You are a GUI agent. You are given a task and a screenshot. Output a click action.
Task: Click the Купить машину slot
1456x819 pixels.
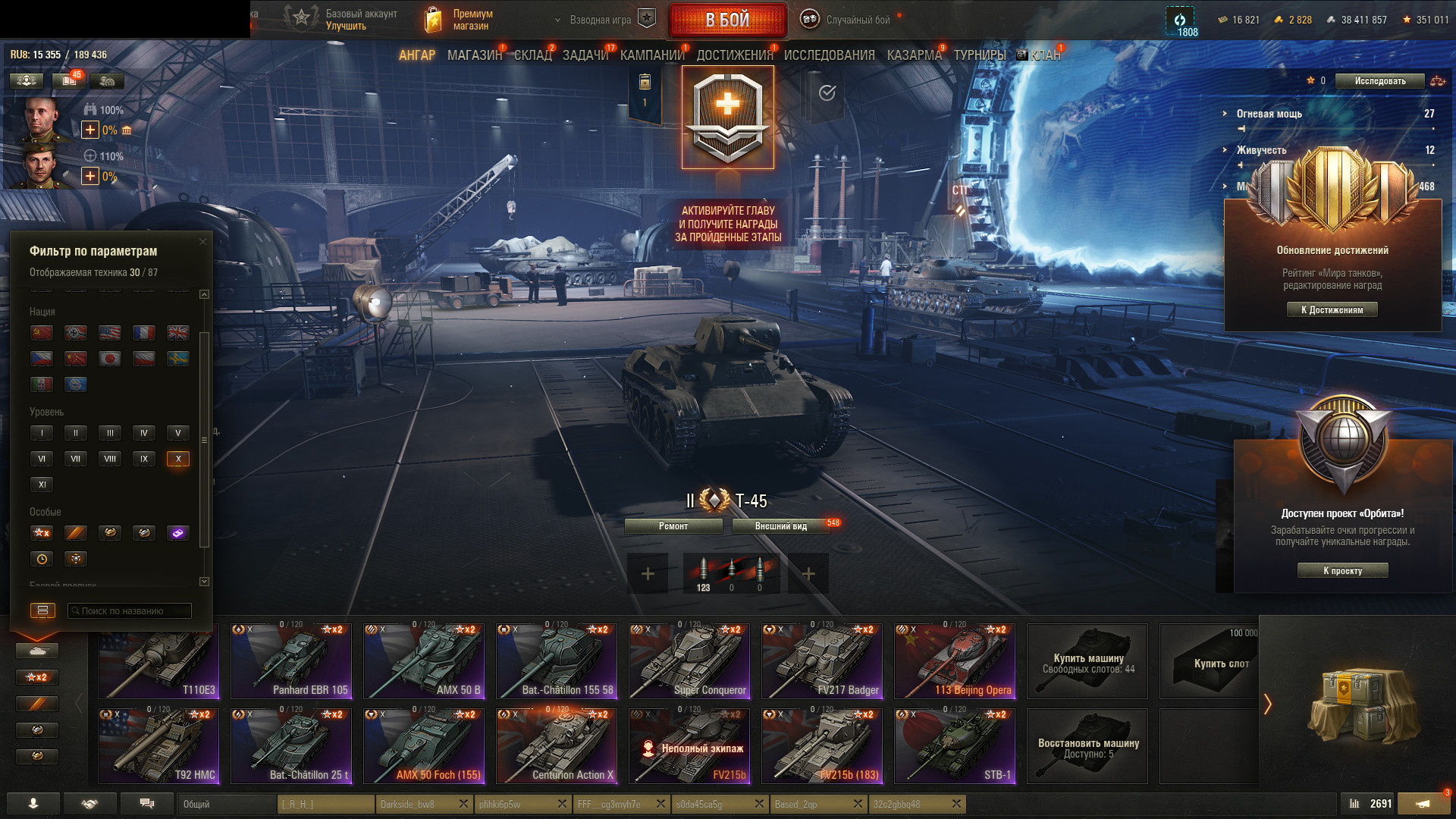click(1087, 661)
